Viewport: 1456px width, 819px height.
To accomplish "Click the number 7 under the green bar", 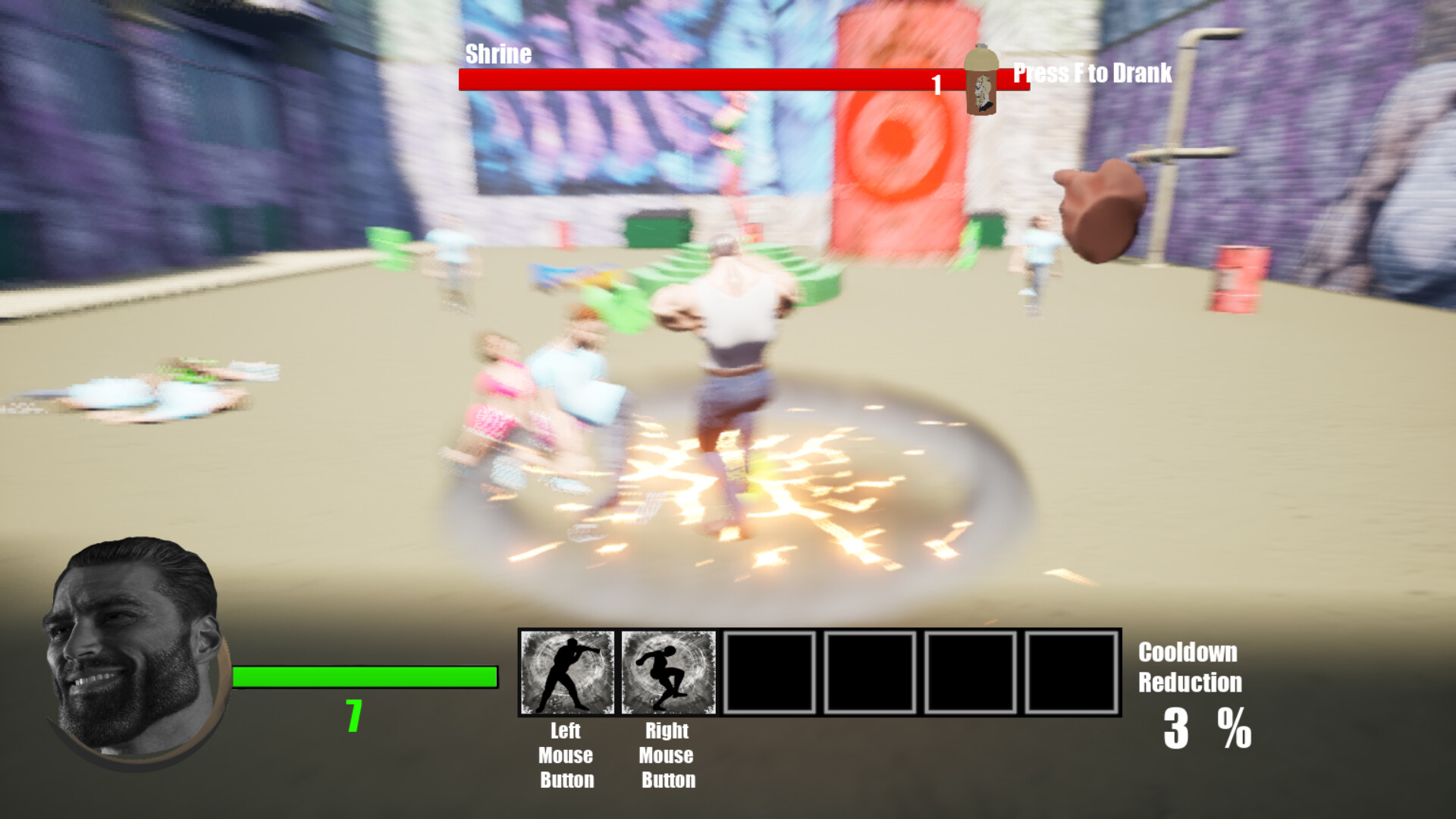I will tap(353, 716).
